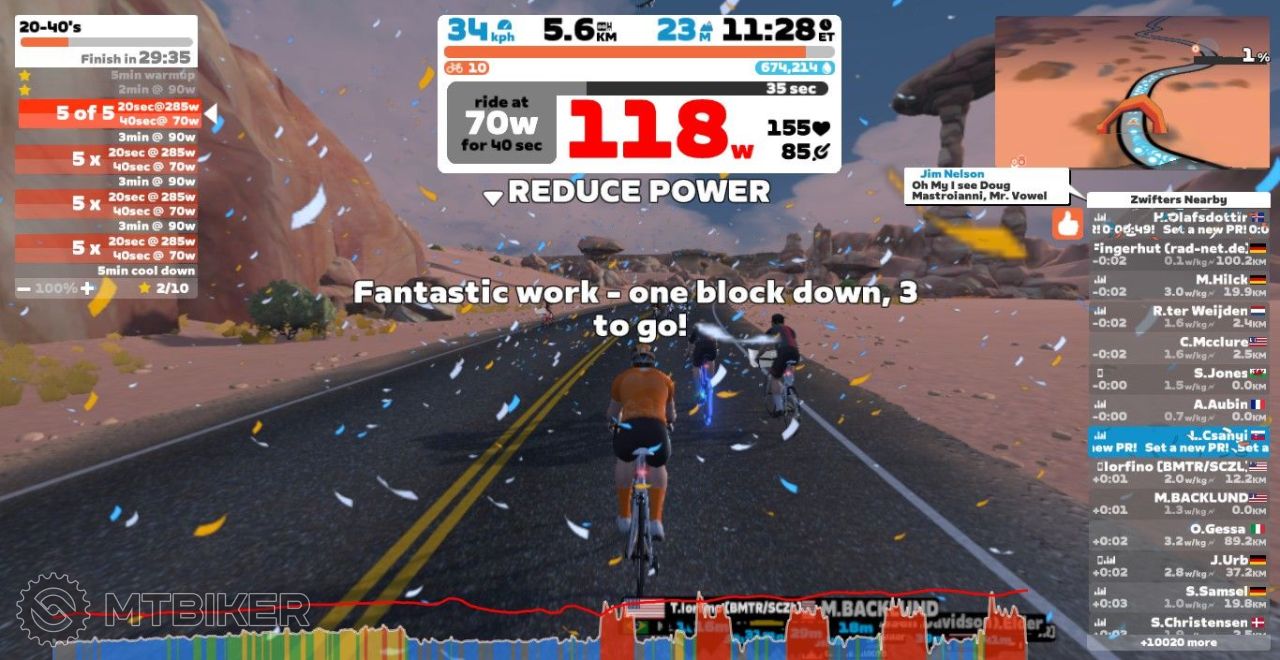Select J.Urb in the Zwifters Nearby list
Image resolution: width=1280 pixels, height=660 pixels.
[1178, 566]
